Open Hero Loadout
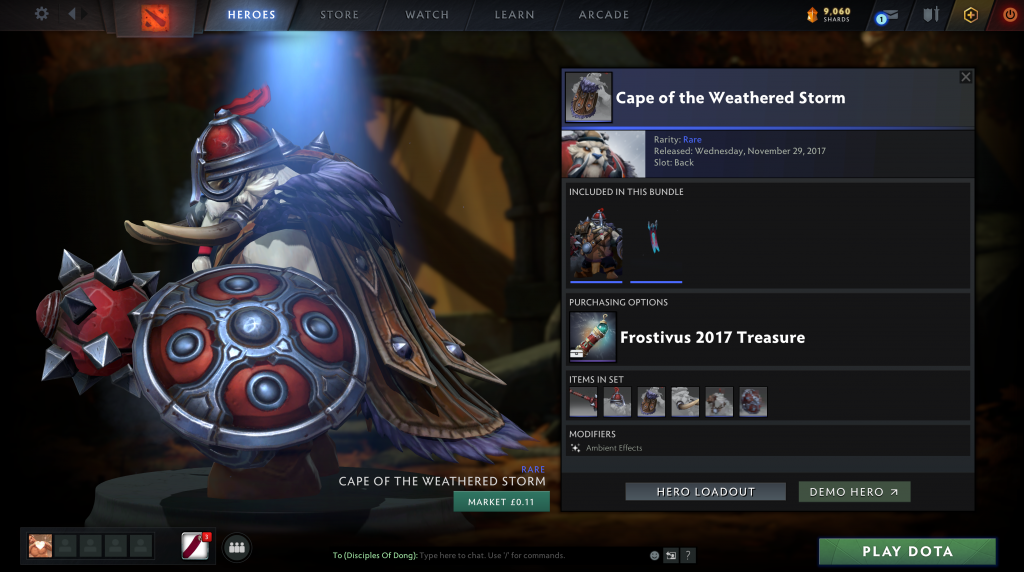This screenshot has height=572, width=1024. click(x=705, y=492)
